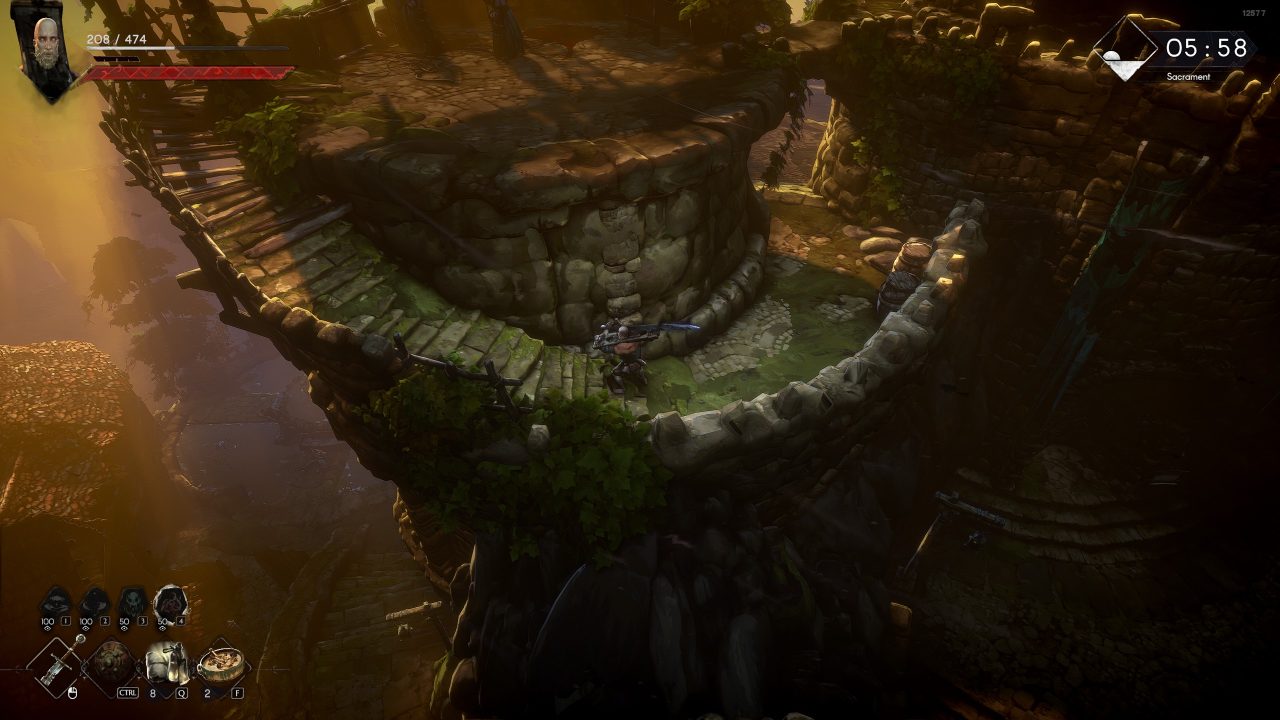Activate the demon skull ability icon
This screenshot has height=720, width=1280.
coord(132,603)
